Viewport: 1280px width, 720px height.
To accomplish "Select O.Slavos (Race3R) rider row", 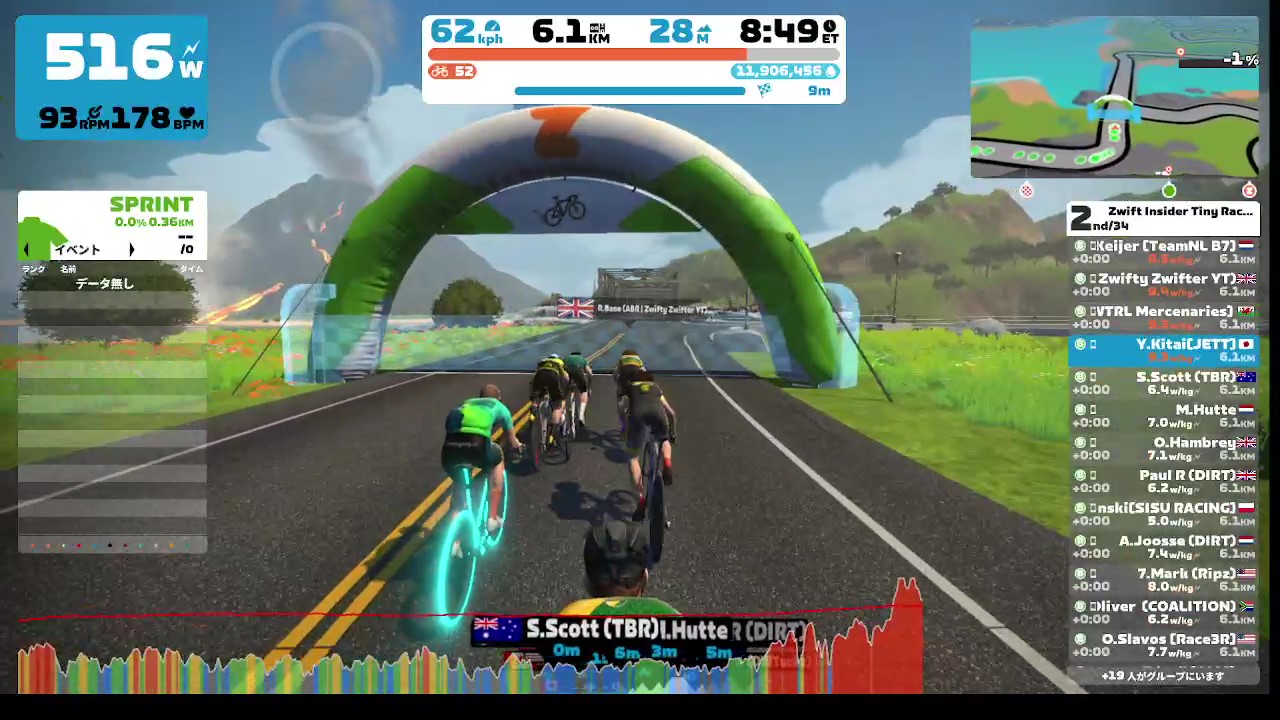I will (x=1163, y=645).
